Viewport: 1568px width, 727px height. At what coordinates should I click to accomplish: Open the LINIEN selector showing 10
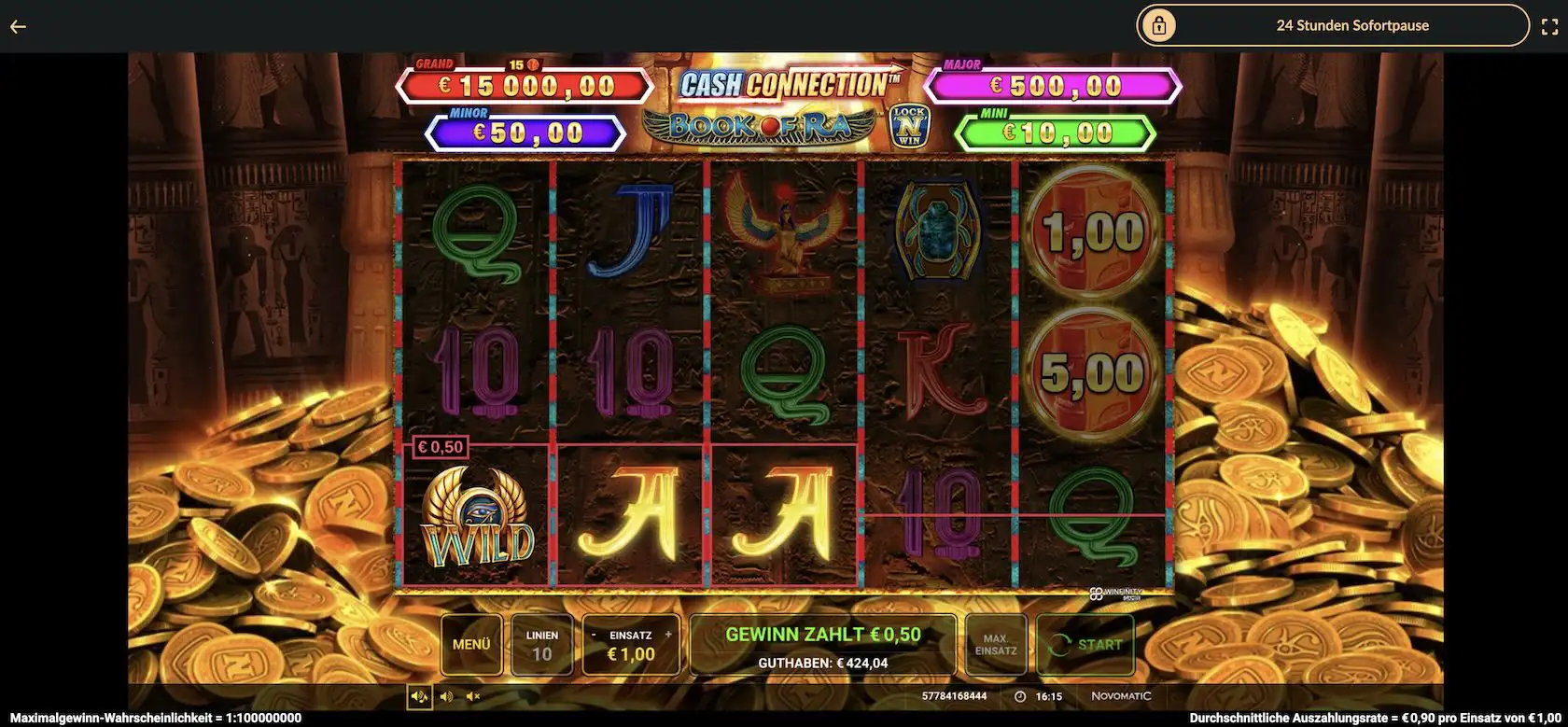click(x=542, y=644)
